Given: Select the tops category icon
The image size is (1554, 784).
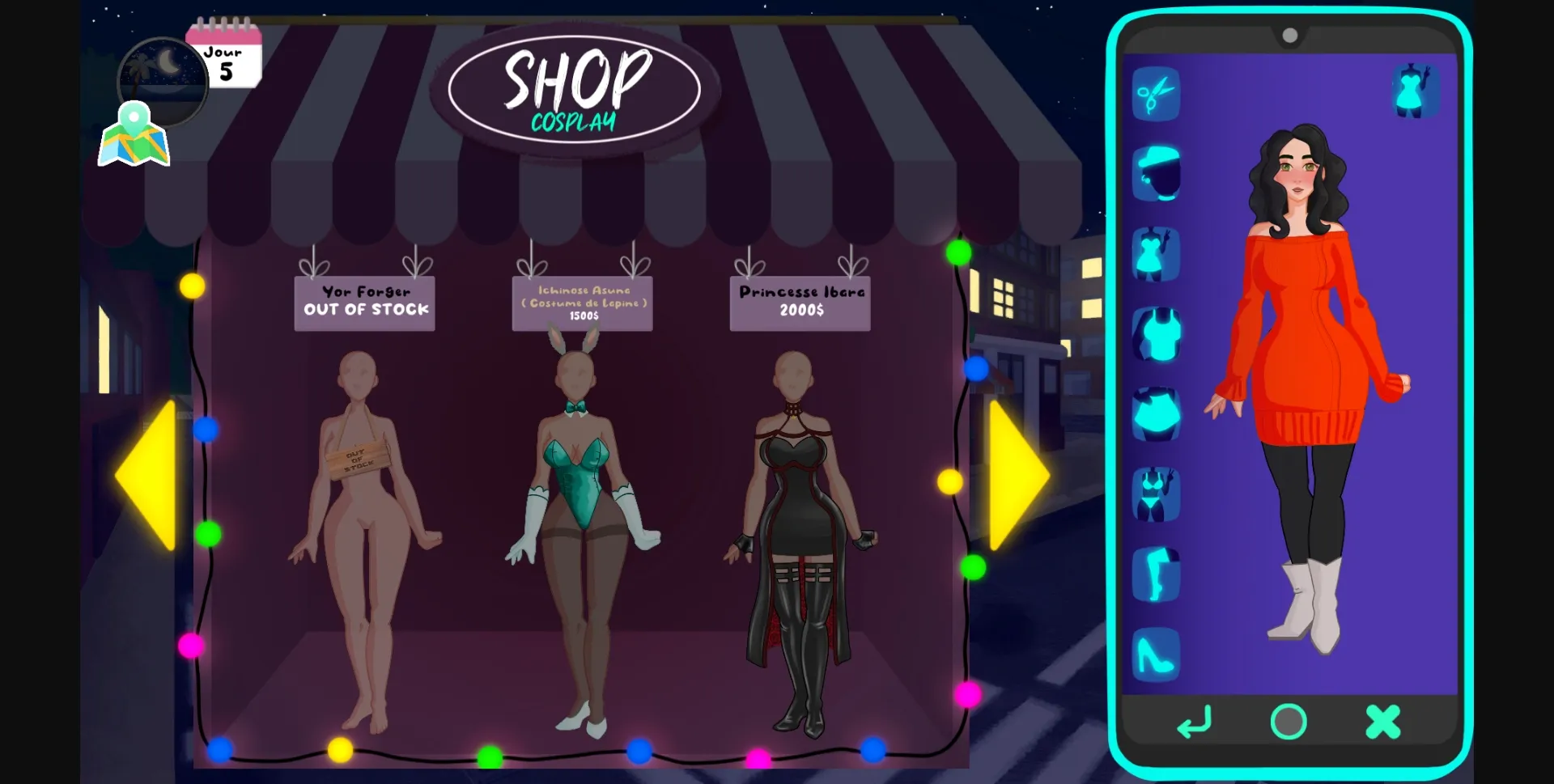Looking at the screenshot, I should [x=1156, y=334].
